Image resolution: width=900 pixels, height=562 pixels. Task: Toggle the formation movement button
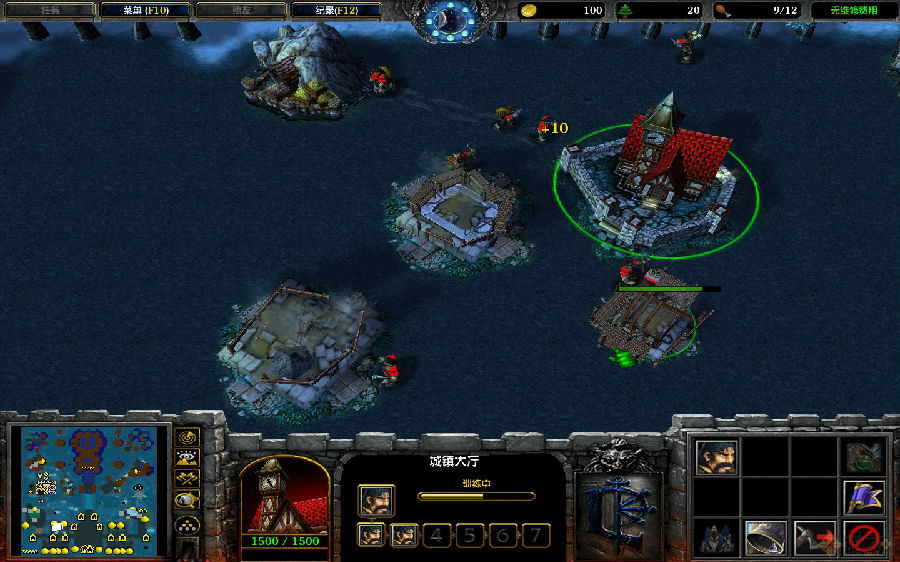pyautogui.click(x=186, y=524)
